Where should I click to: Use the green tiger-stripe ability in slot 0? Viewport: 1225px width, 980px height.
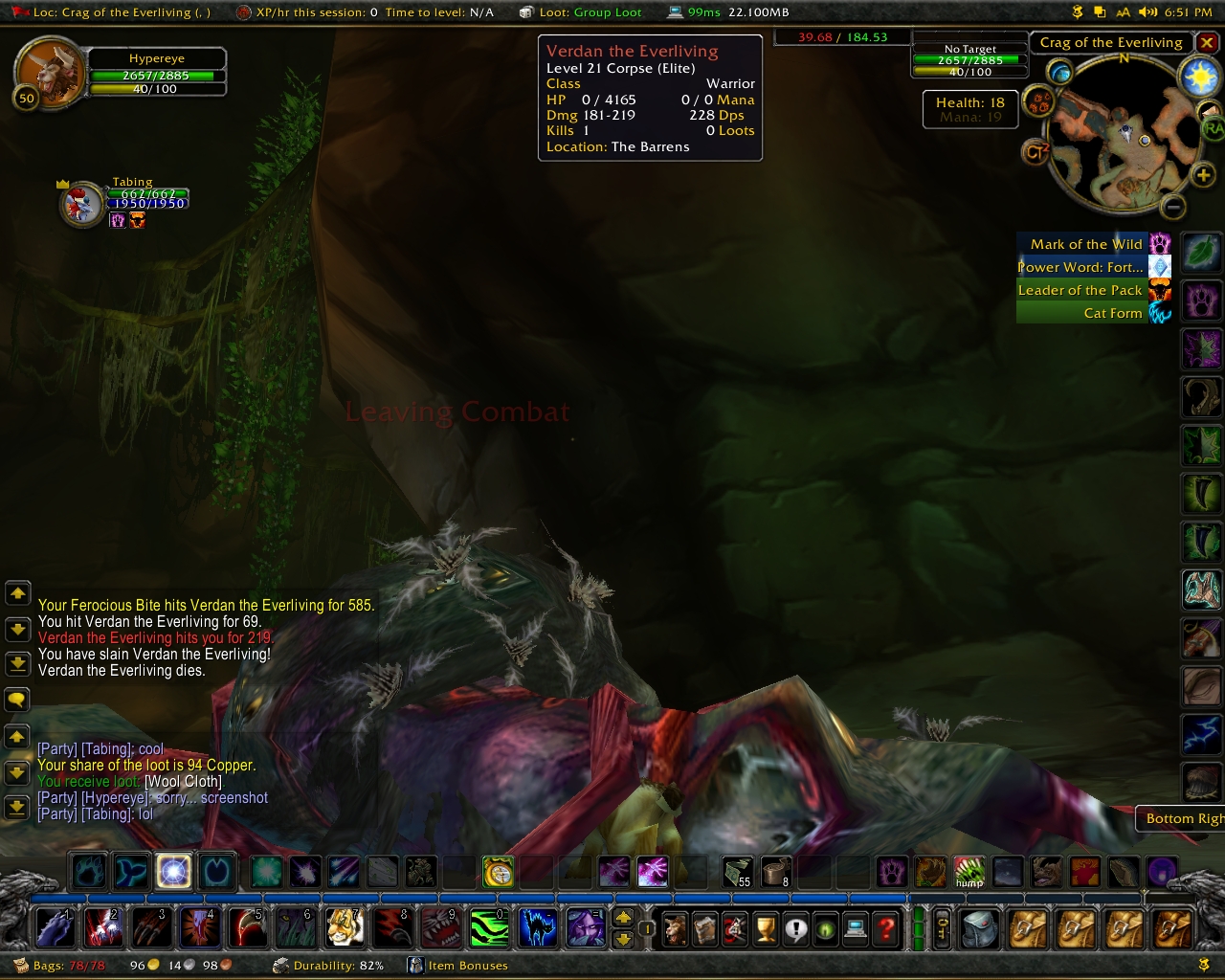[x=488, y=927]
